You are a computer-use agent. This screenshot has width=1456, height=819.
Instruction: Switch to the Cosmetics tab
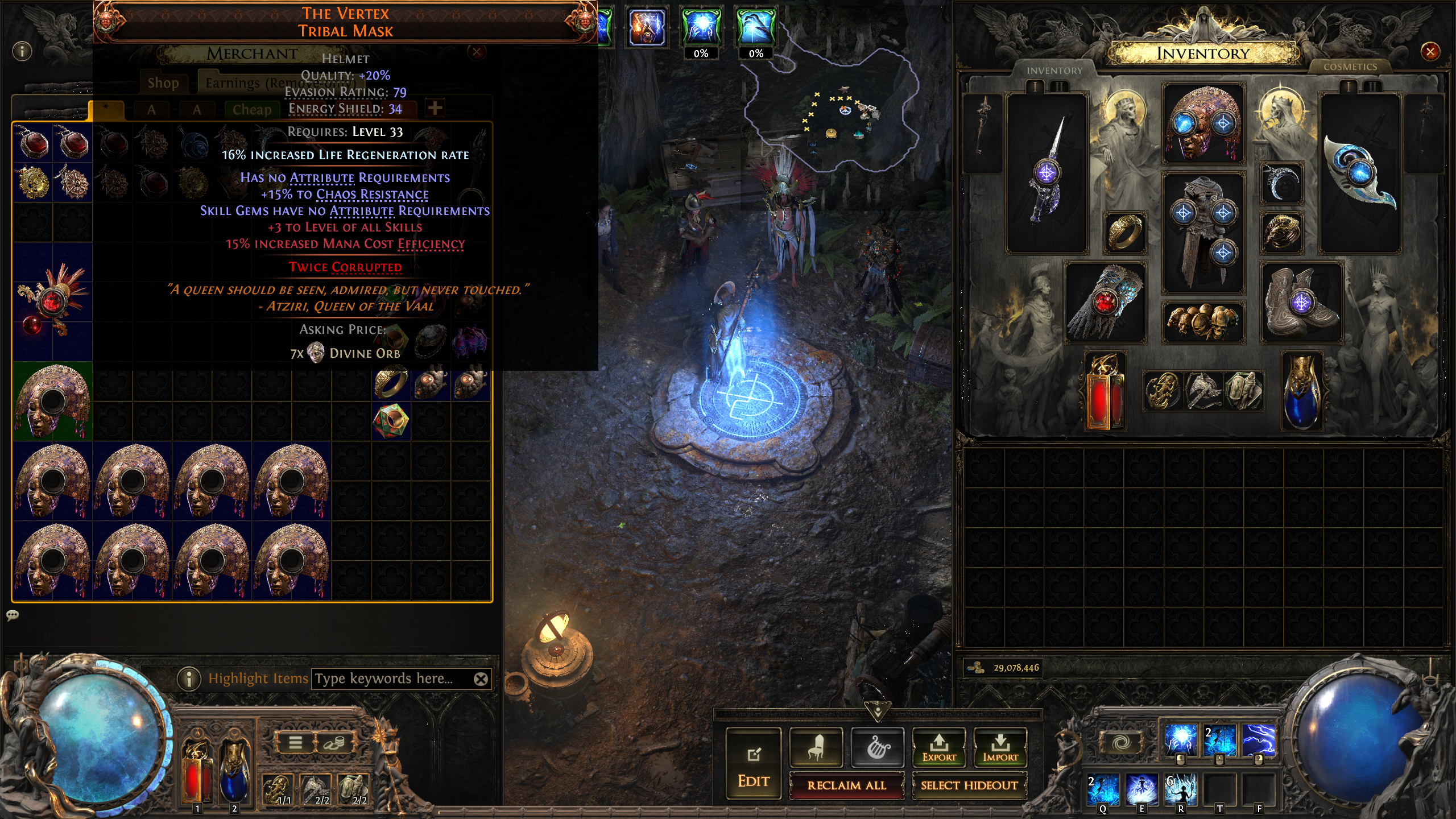pos(1350,67)
